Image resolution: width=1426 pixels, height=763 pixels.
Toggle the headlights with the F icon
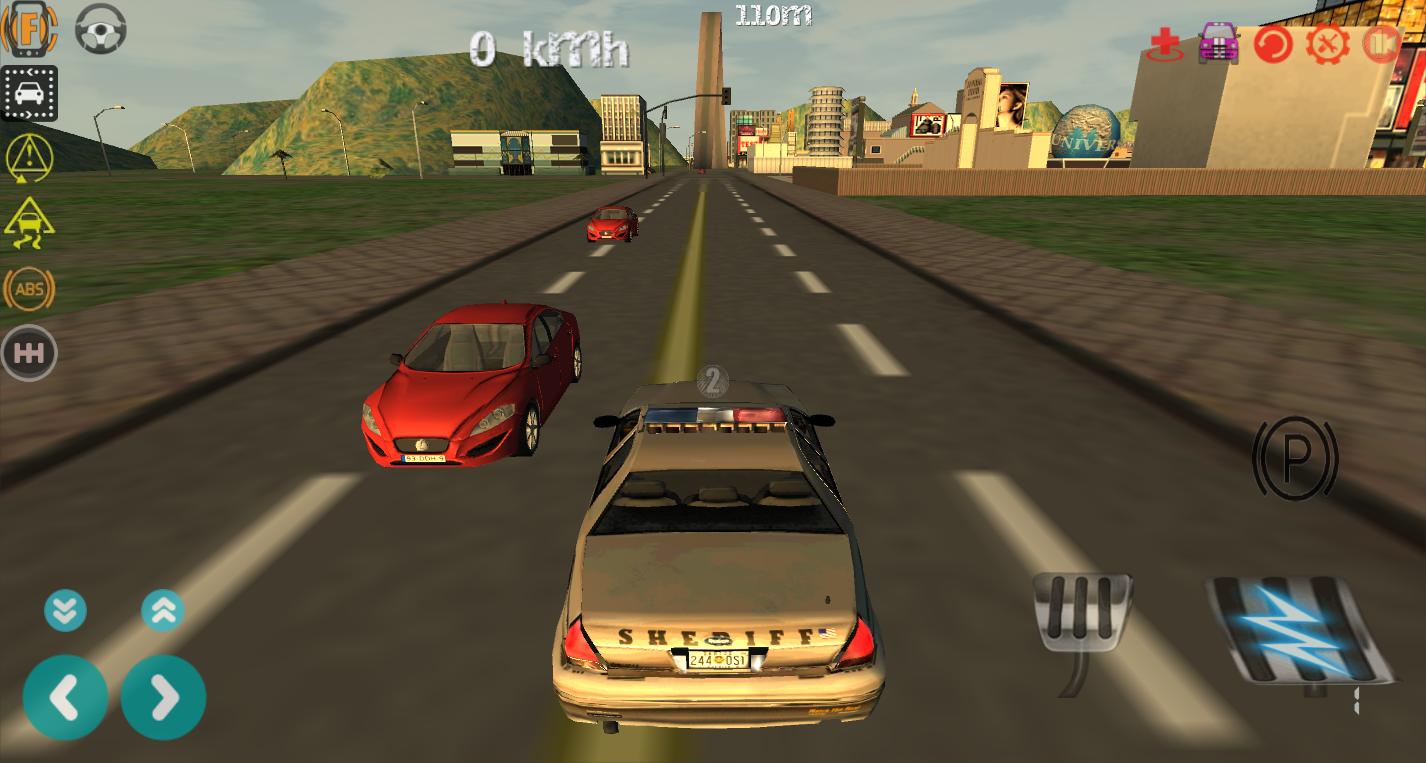point(29,29)
